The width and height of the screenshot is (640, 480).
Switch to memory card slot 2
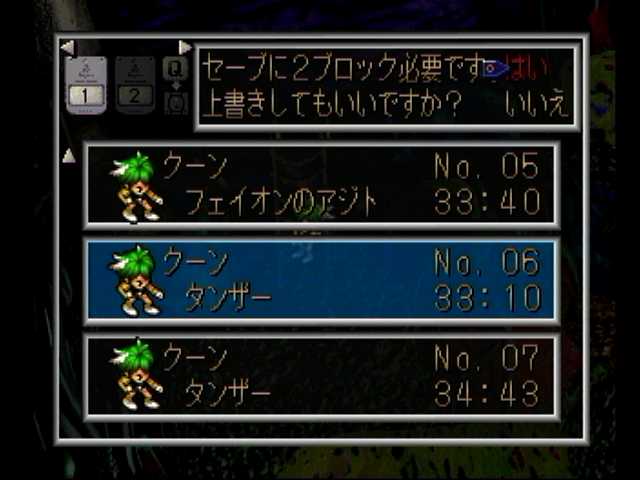pos(135,86)
